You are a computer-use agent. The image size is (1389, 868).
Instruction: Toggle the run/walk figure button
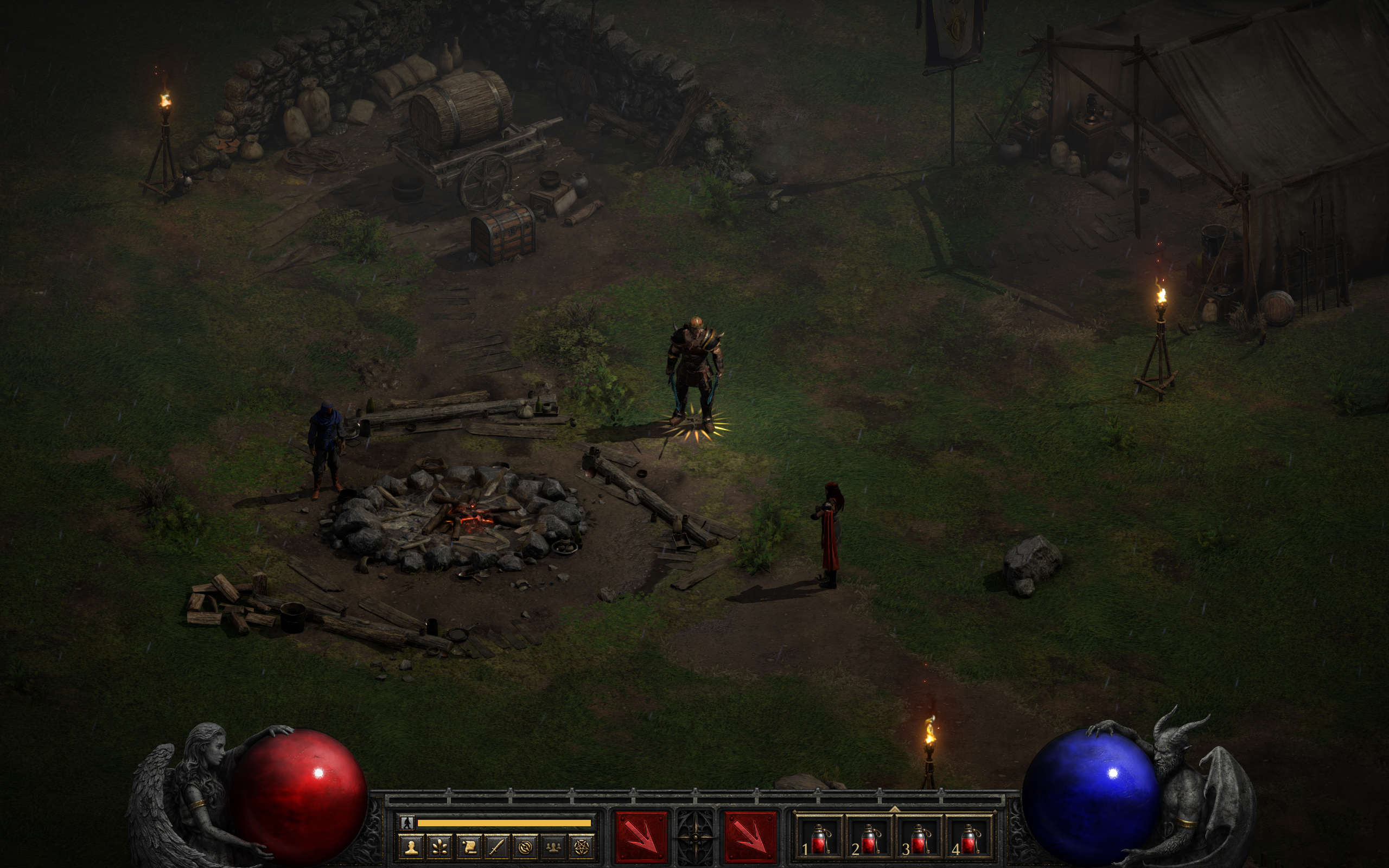click(x=407, y=822)
